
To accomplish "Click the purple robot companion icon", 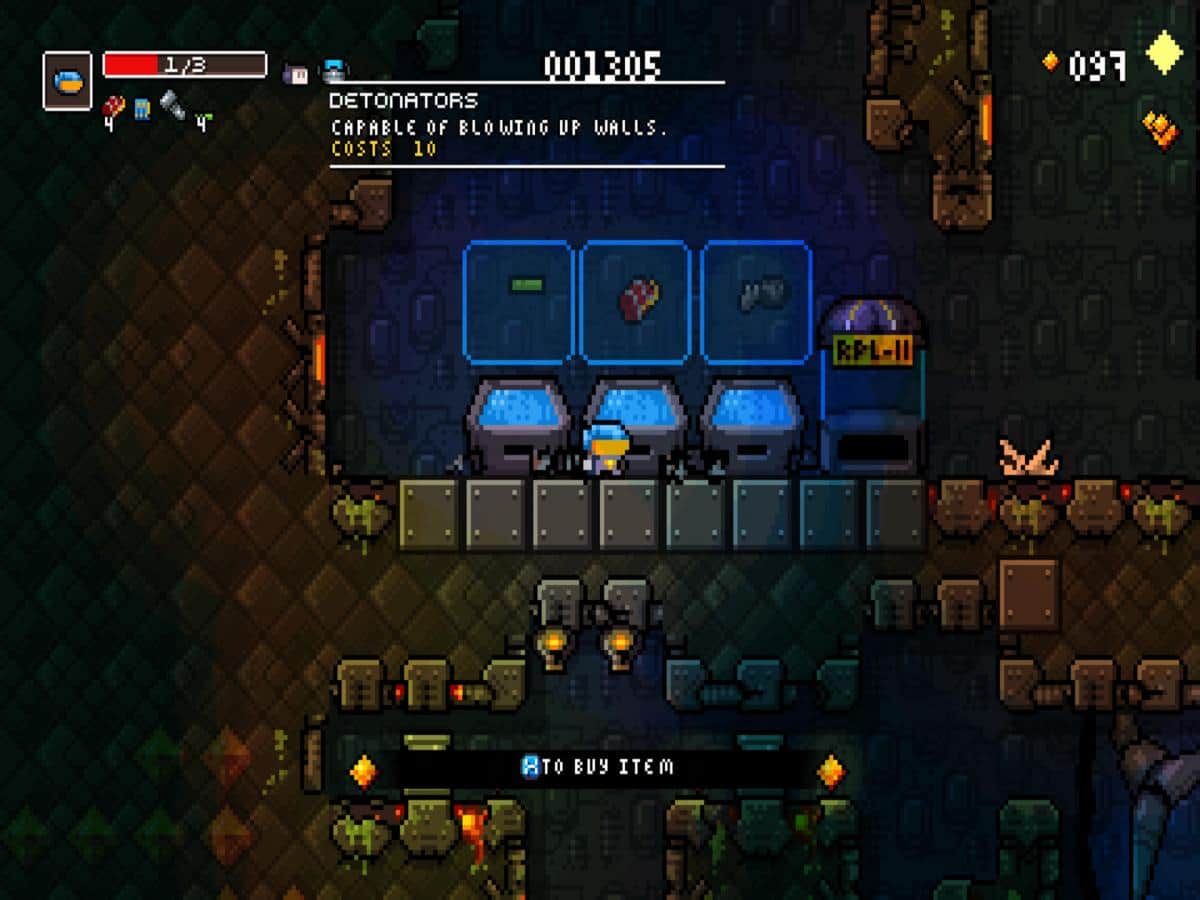I will [x=296, y=72].
